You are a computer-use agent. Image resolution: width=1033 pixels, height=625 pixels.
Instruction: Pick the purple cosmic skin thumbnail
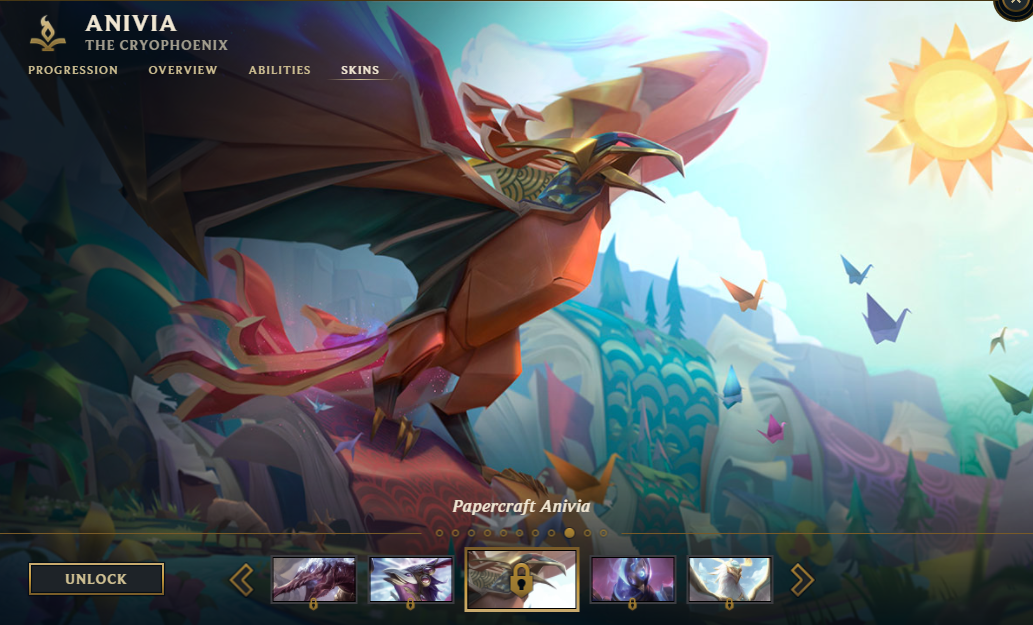pos(633,580)
